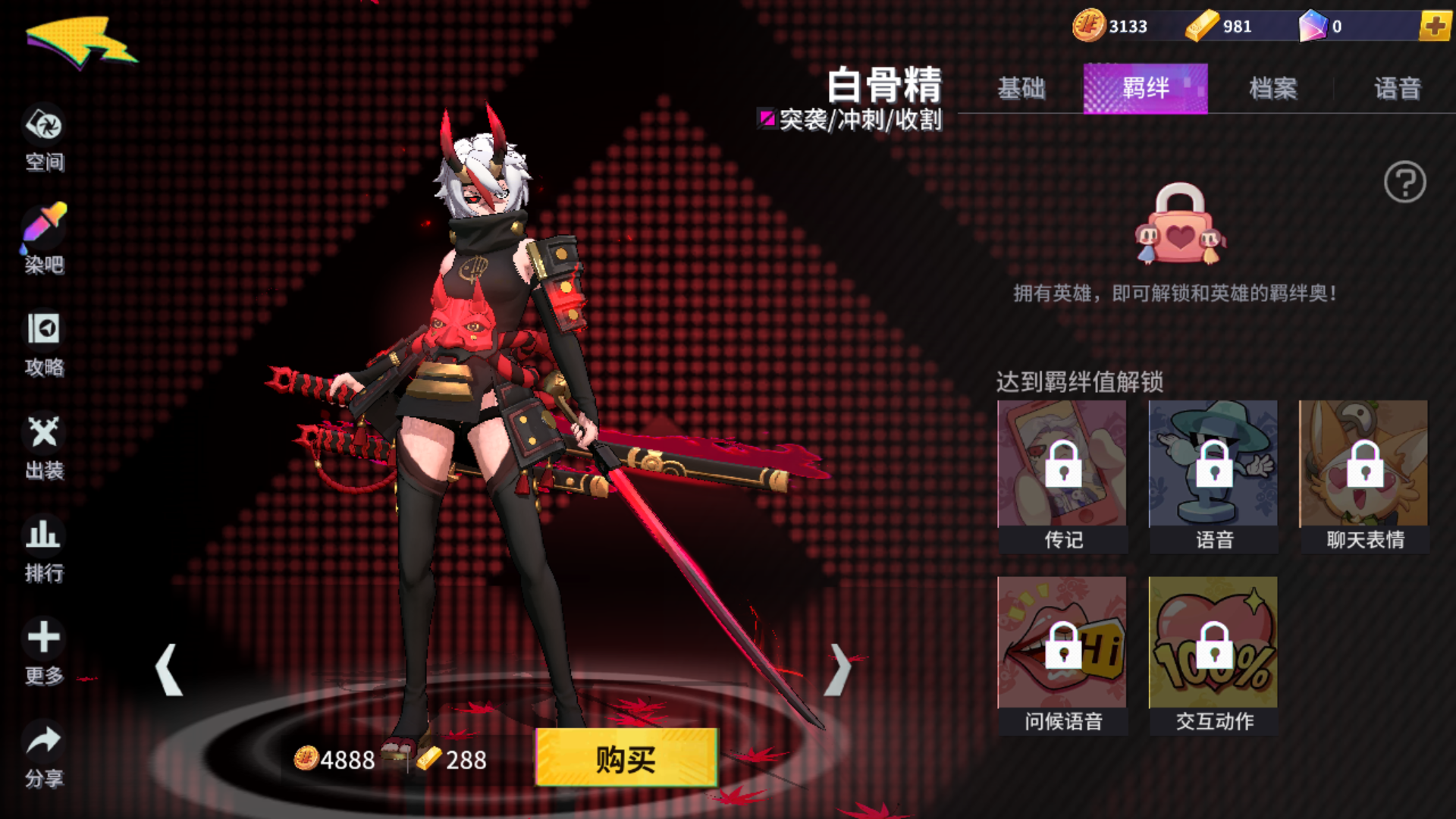Switch to the 基础 tab
The width and height of the screenshot is (1456, 819).
[1022, 89]
